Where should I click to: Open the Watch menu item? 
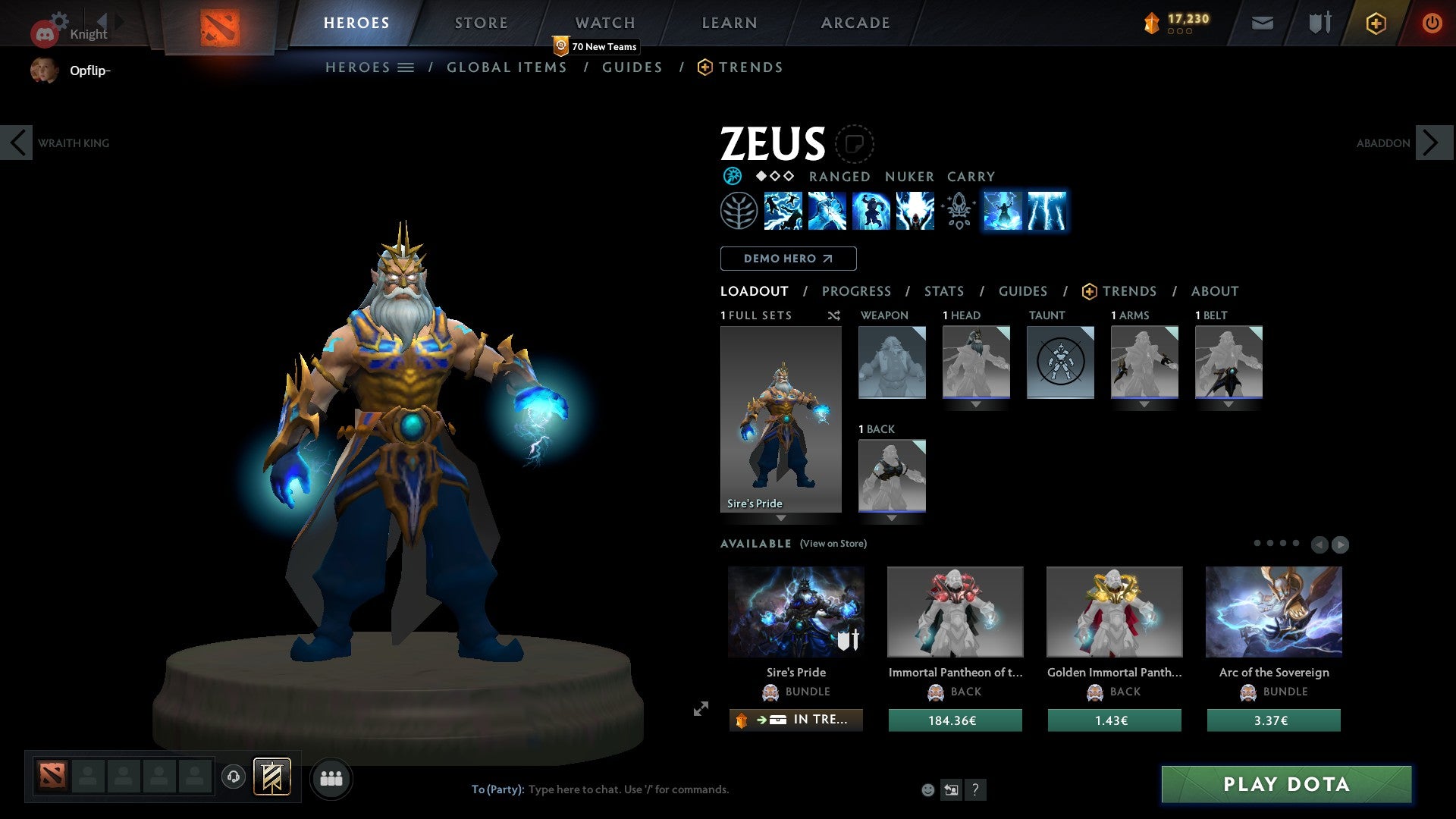point(604,23)
